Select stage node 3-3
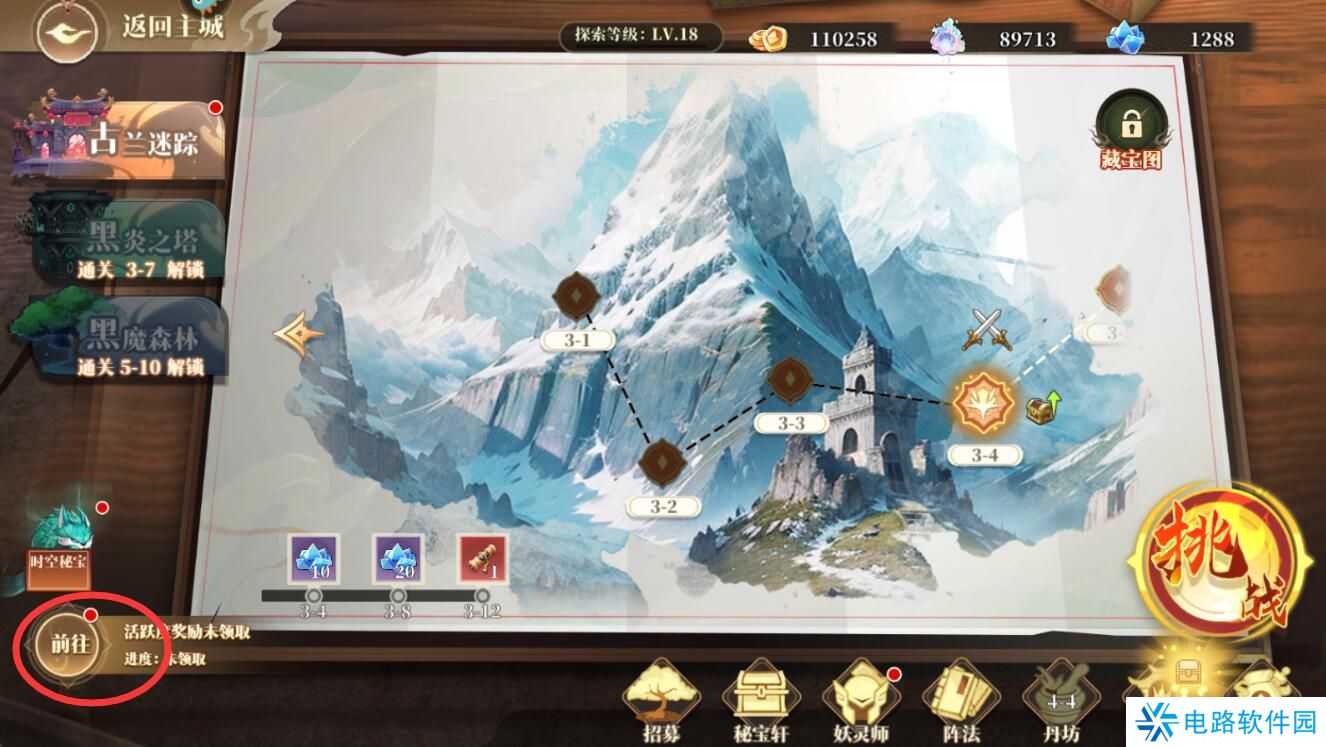1326x747 pixels. [x=791, y=379]
